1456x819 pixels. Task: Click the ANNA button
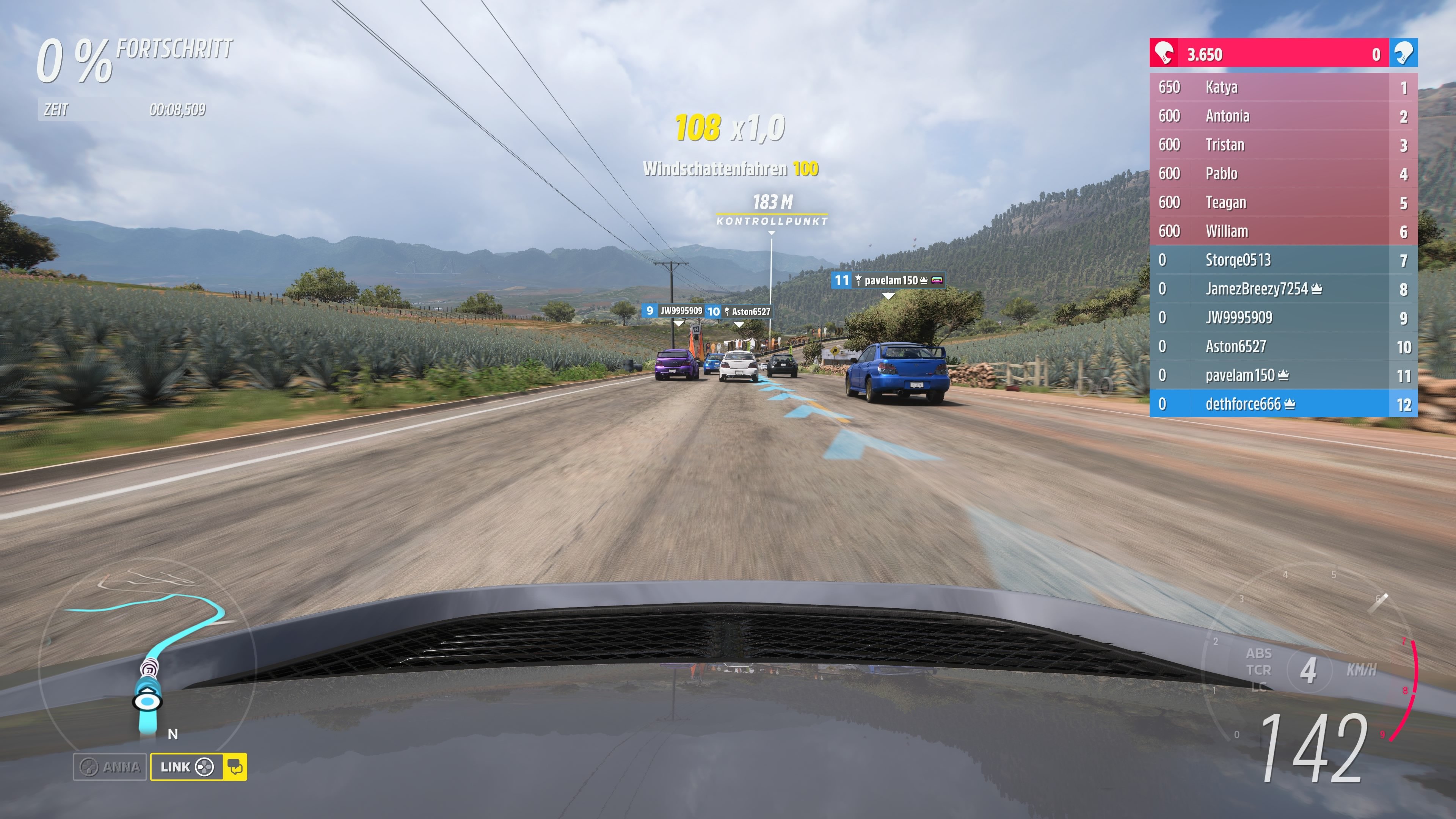(113, 767)
